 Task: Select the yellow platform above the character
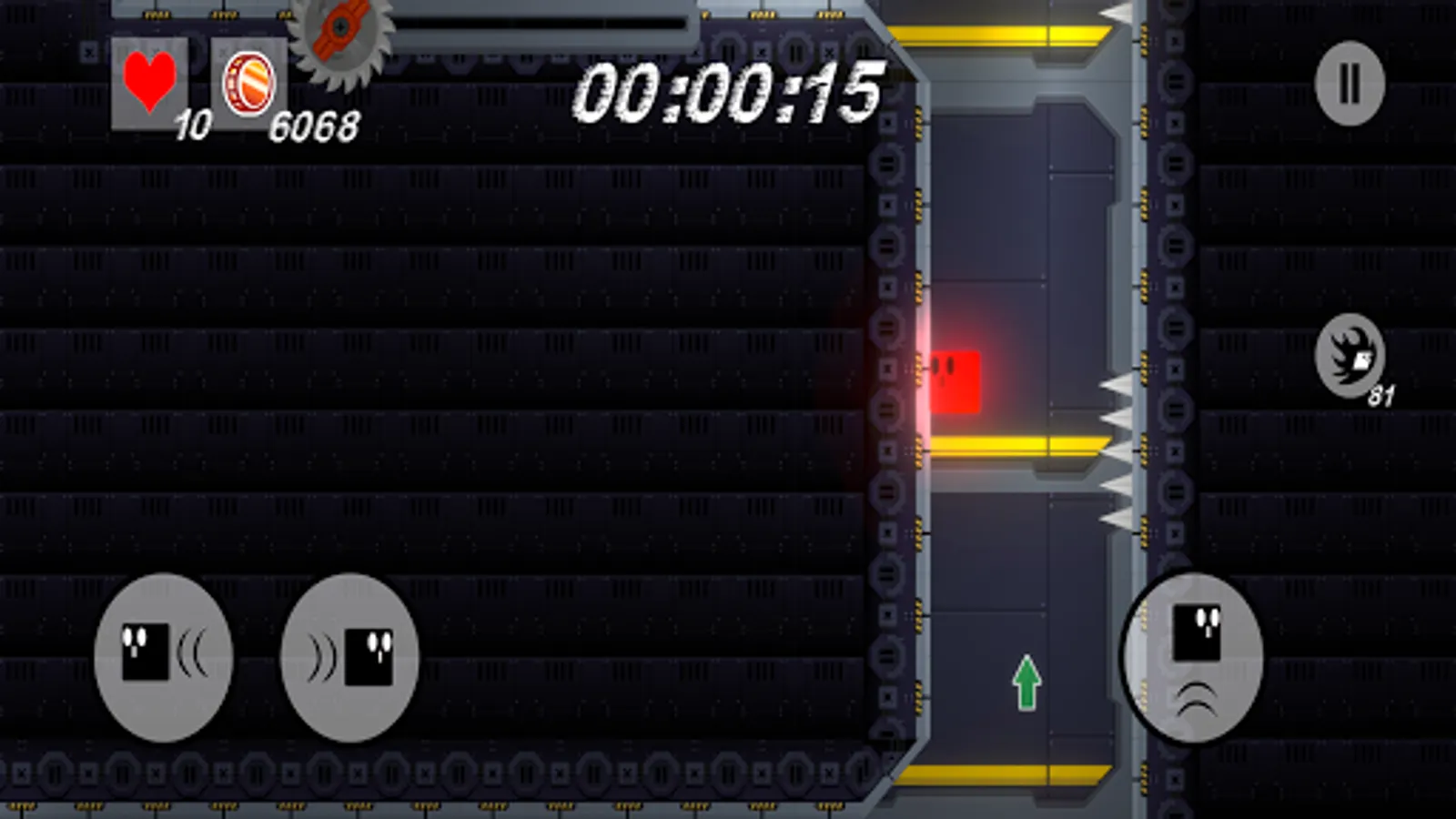click(1001, 35)
